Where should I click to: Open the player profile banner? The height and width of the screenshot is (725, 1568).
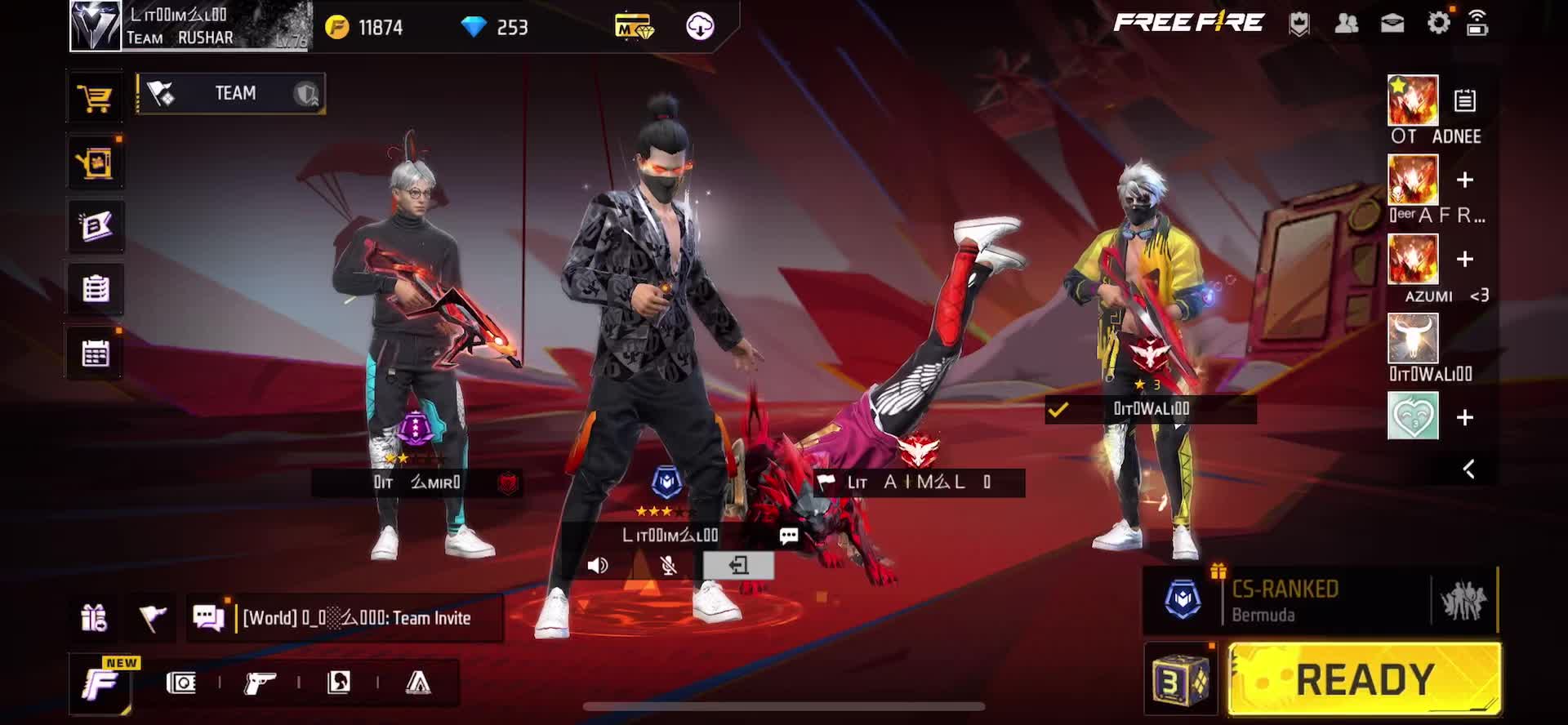[190, 26]
